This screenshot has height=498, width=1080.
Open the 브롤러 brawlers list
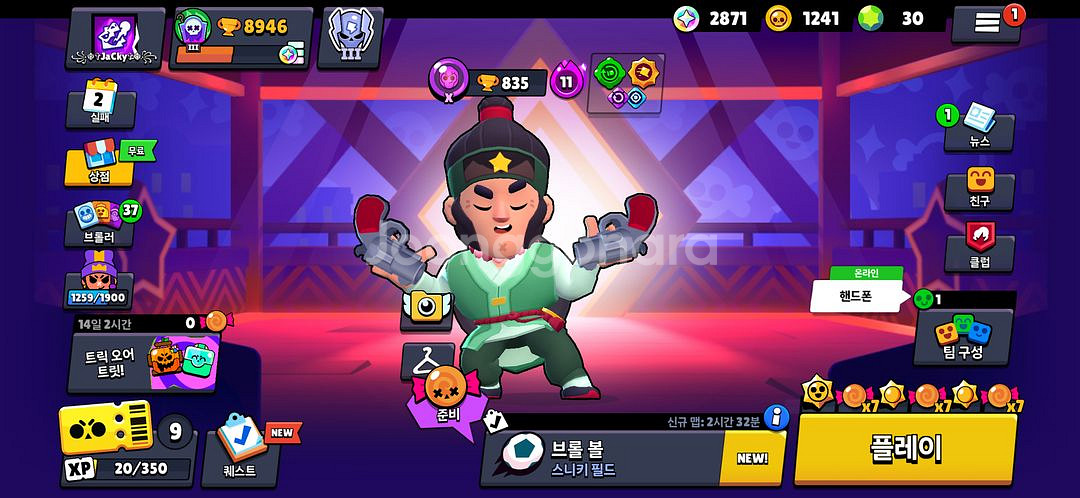[x=101, y=224]
